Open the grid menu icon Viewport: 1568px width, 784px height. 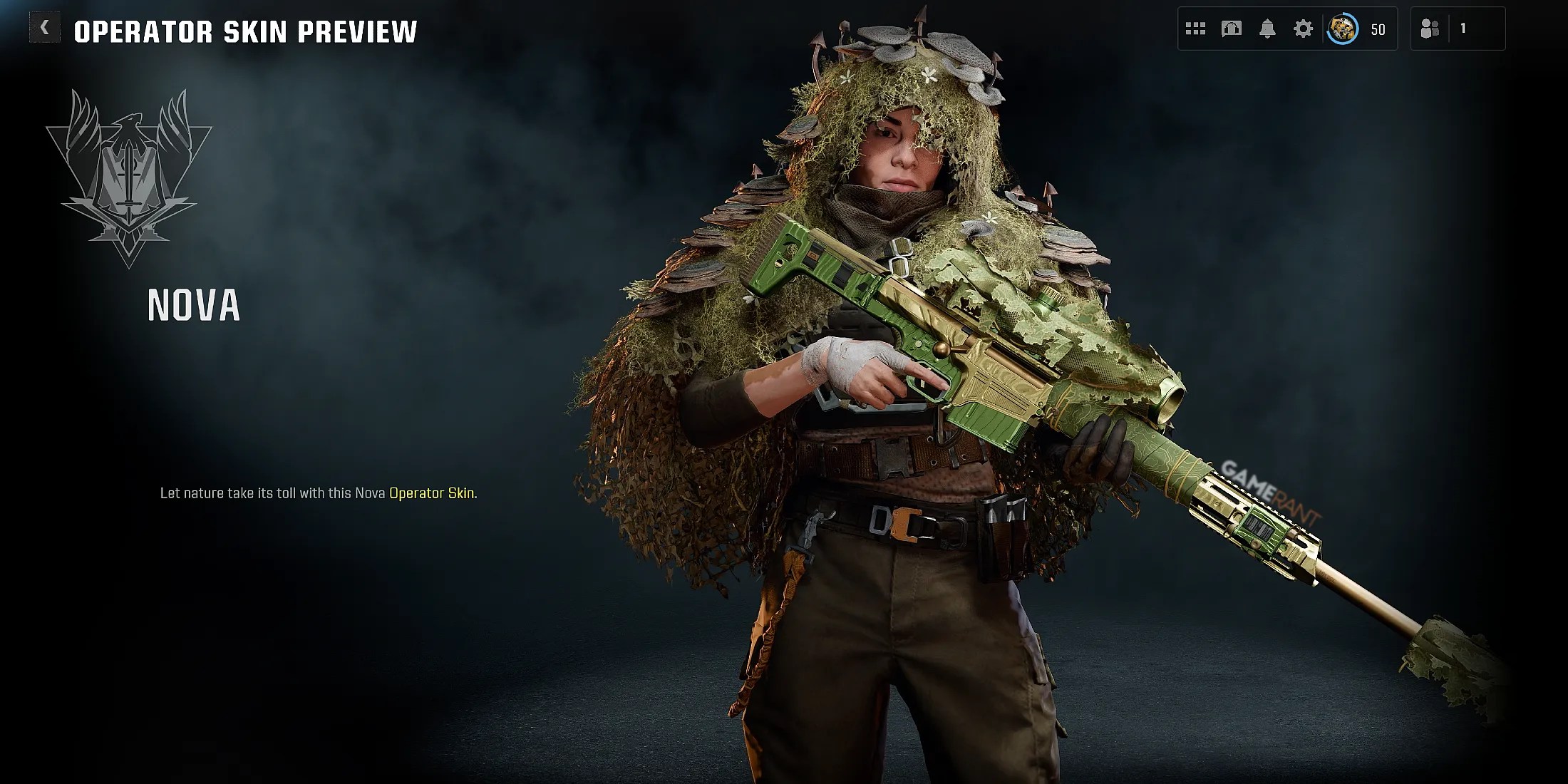pyautogui.click(x=1195, y=29)
